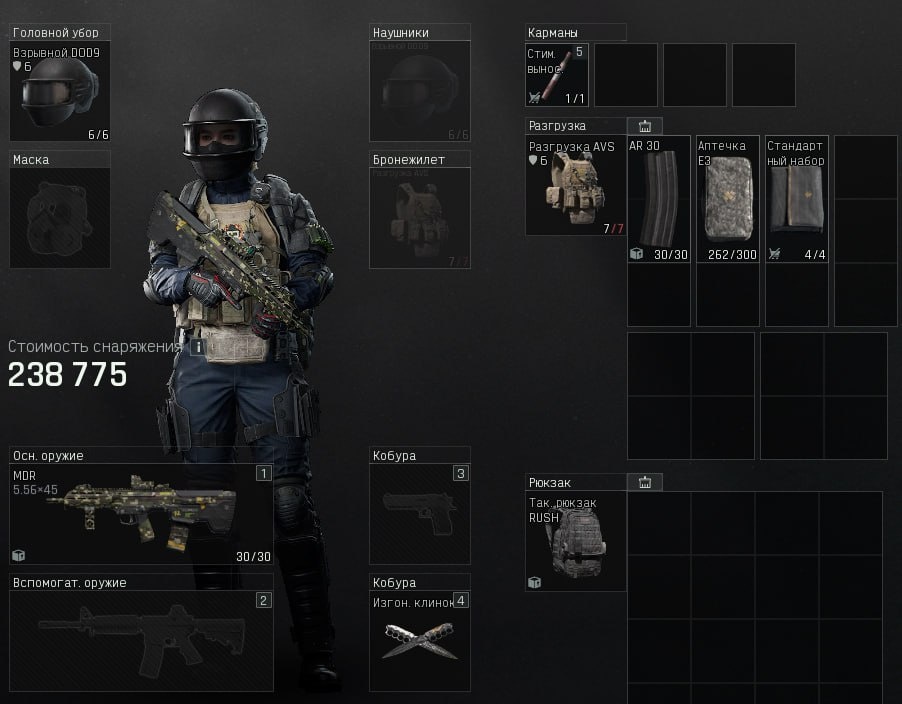Image resolution: width=902 pixels, height=704 pixels.
Task: Select the helmet in the headgear slot
Action: tap(60, 91)
